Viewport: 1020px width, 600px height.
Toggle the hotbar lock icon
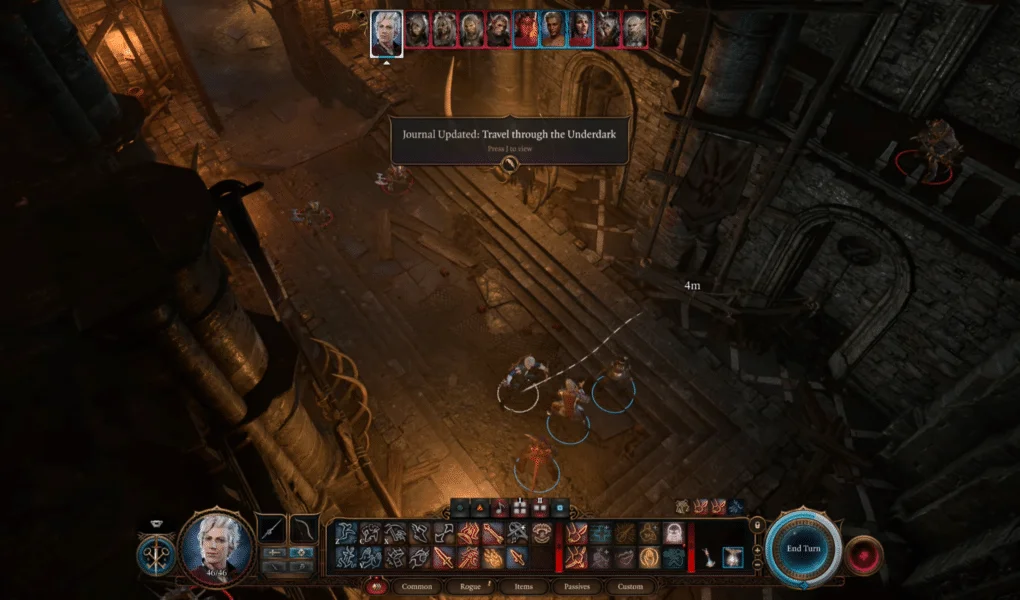757,523
